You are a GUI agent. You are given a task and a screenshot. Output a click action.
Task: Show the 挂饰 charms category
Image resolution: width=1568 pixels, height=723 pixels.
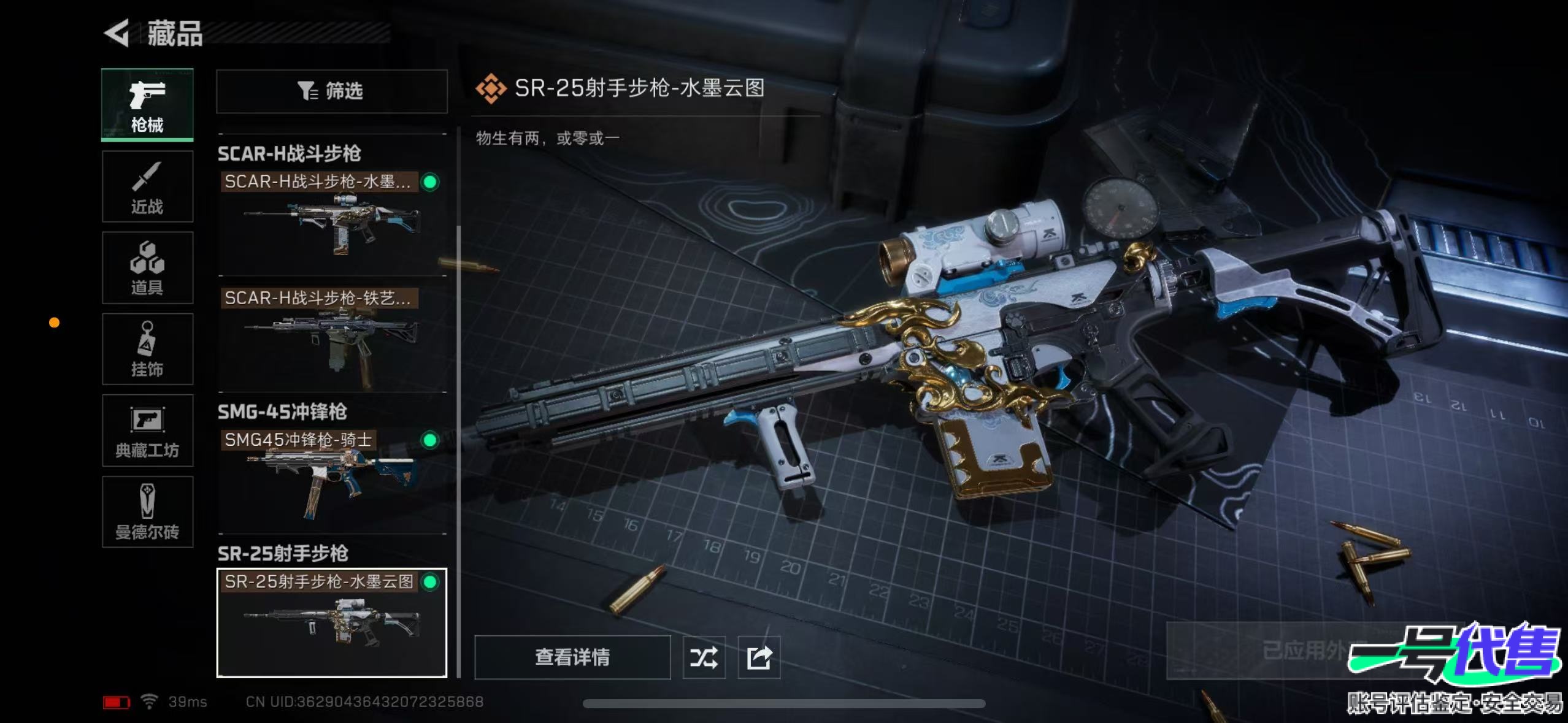point(147,350)
